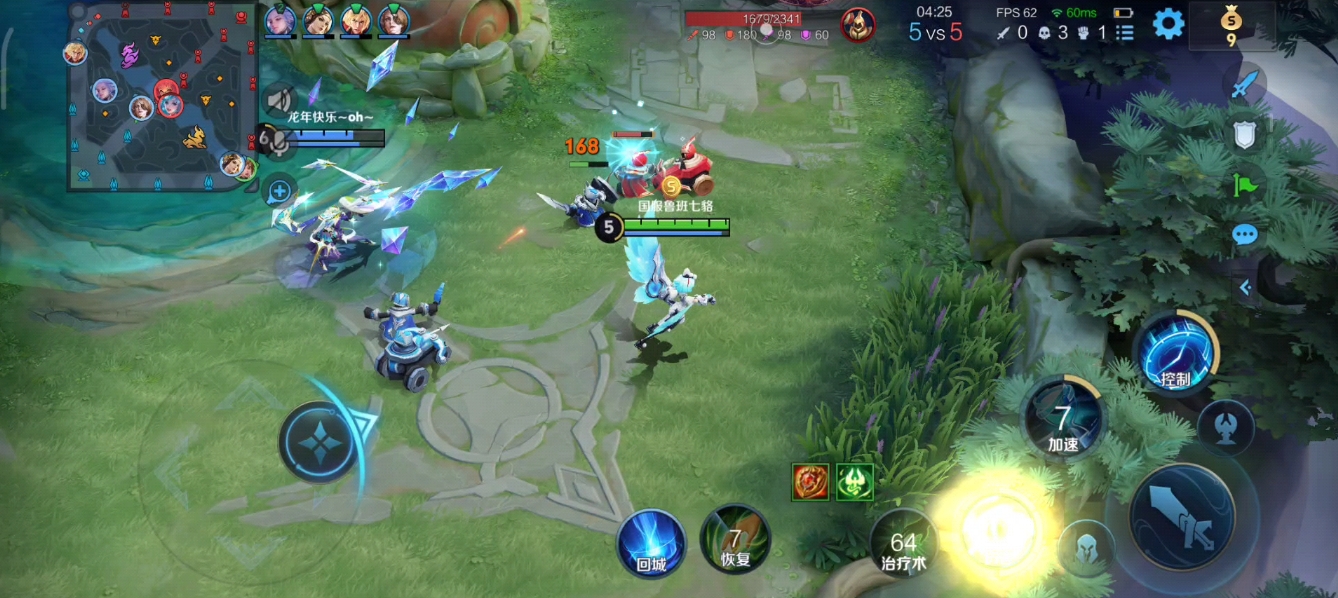Buy the recommended orange equipment item
This screenshot has height=598, width=1338.
pyautogui.click(x=810, y=482)
